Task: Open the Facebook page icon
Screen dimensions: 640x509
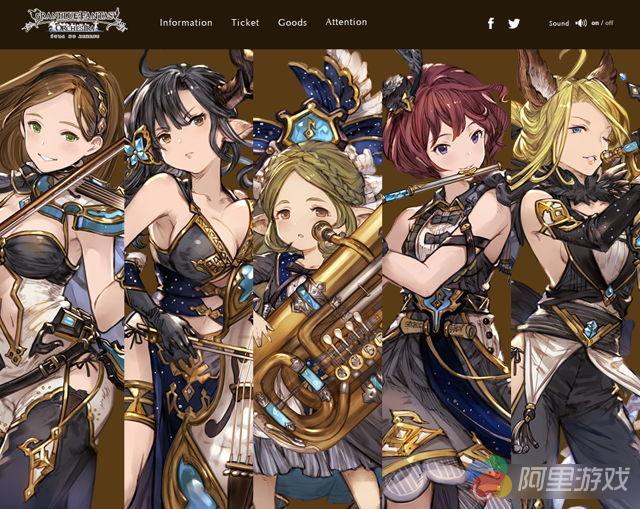Action: [491, 23]
